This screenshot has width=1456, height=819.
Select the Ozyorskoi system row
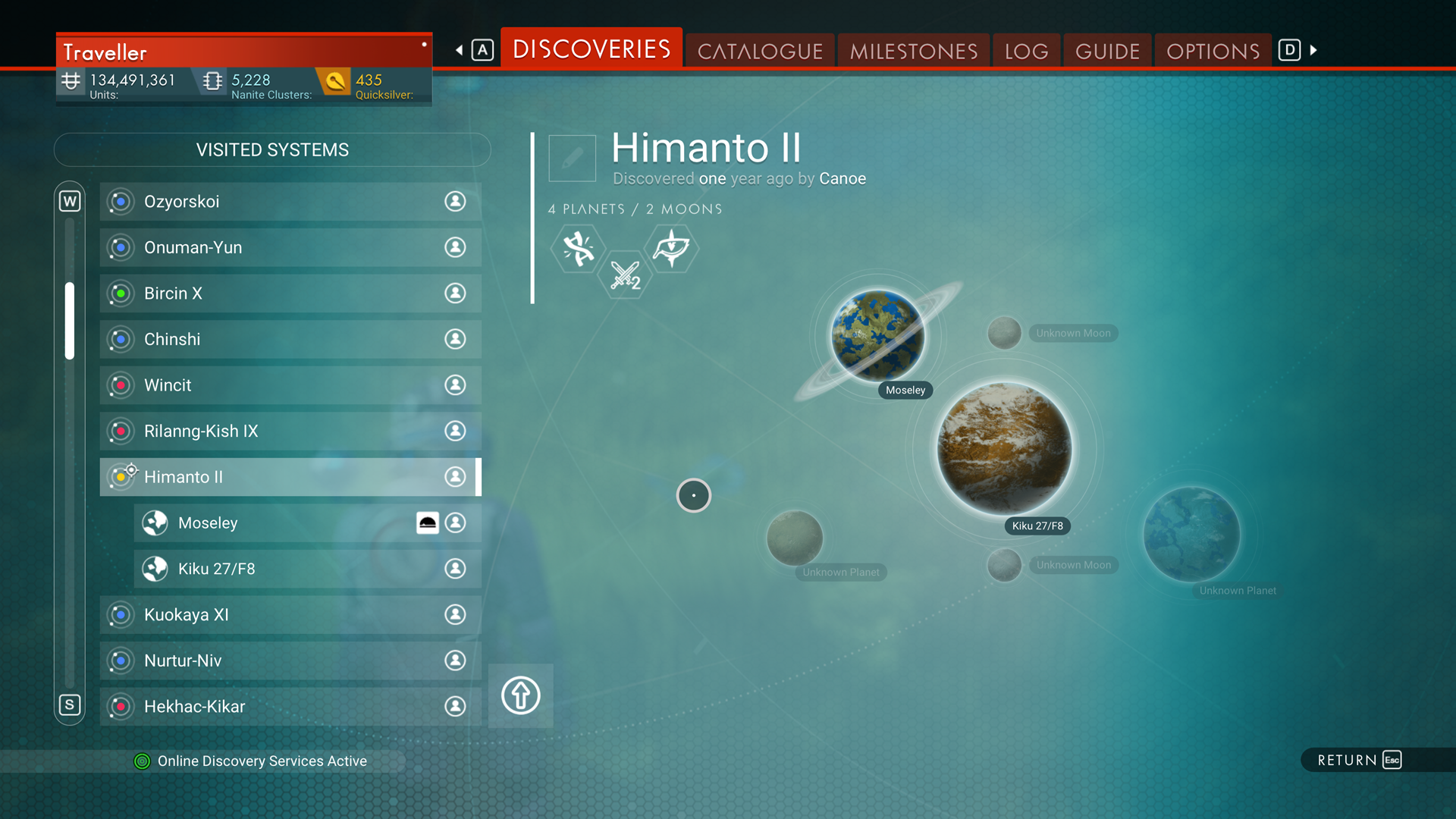coord(290,202)
